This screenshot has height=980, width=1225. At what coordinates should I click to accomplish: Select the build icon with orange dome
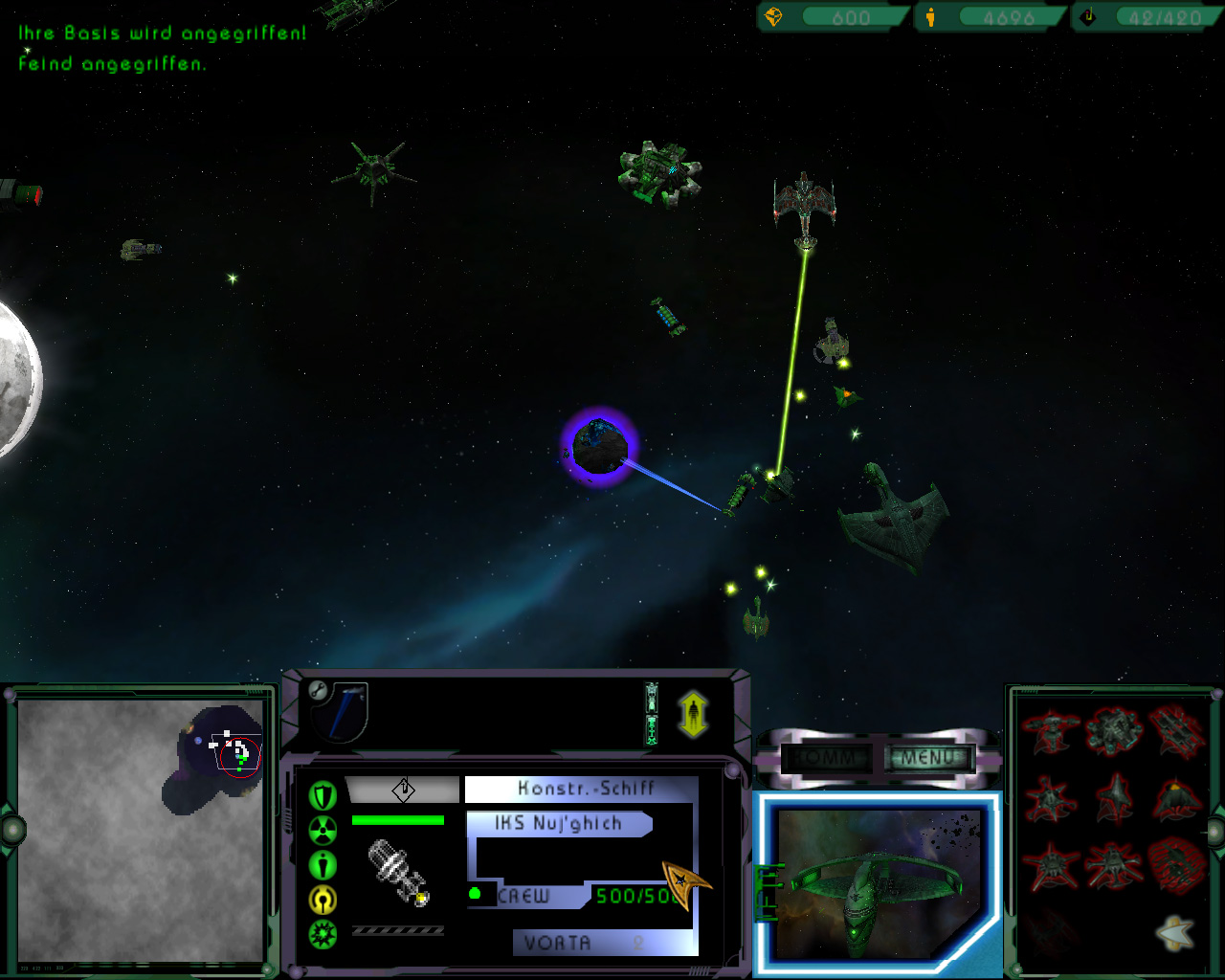click(1176, 798)
